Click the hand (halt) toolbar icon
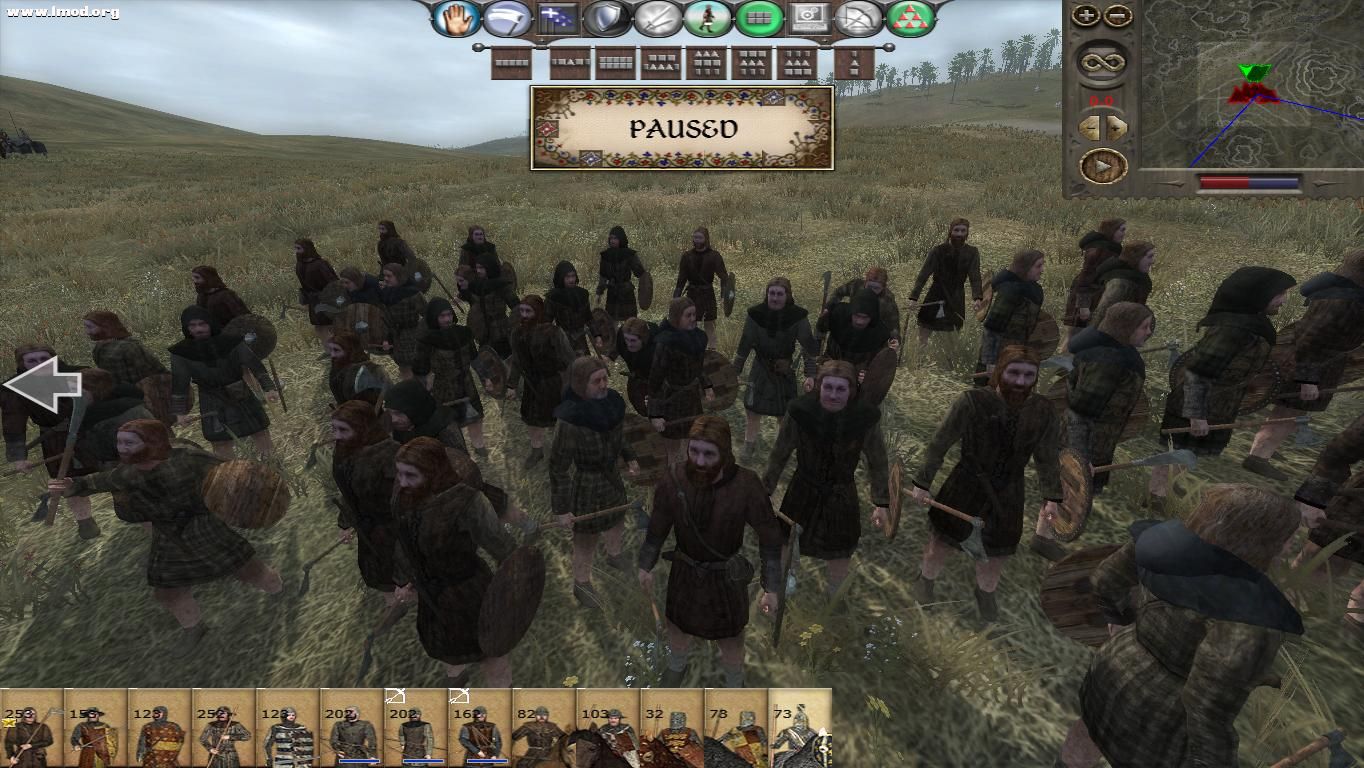The height and width of the screenshot is (768, 1364). pos(457,17)
